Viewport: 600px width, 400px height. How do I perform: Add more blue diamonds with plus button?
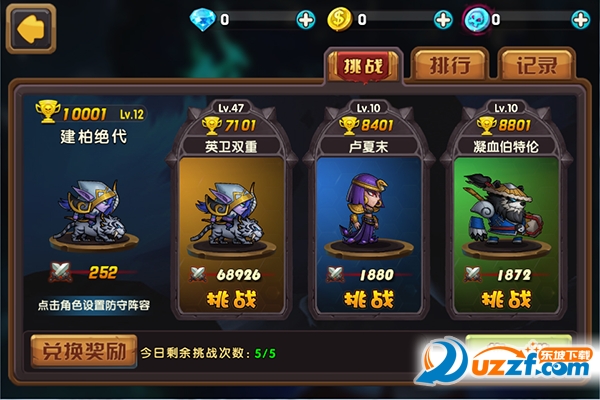click(305, 19)
